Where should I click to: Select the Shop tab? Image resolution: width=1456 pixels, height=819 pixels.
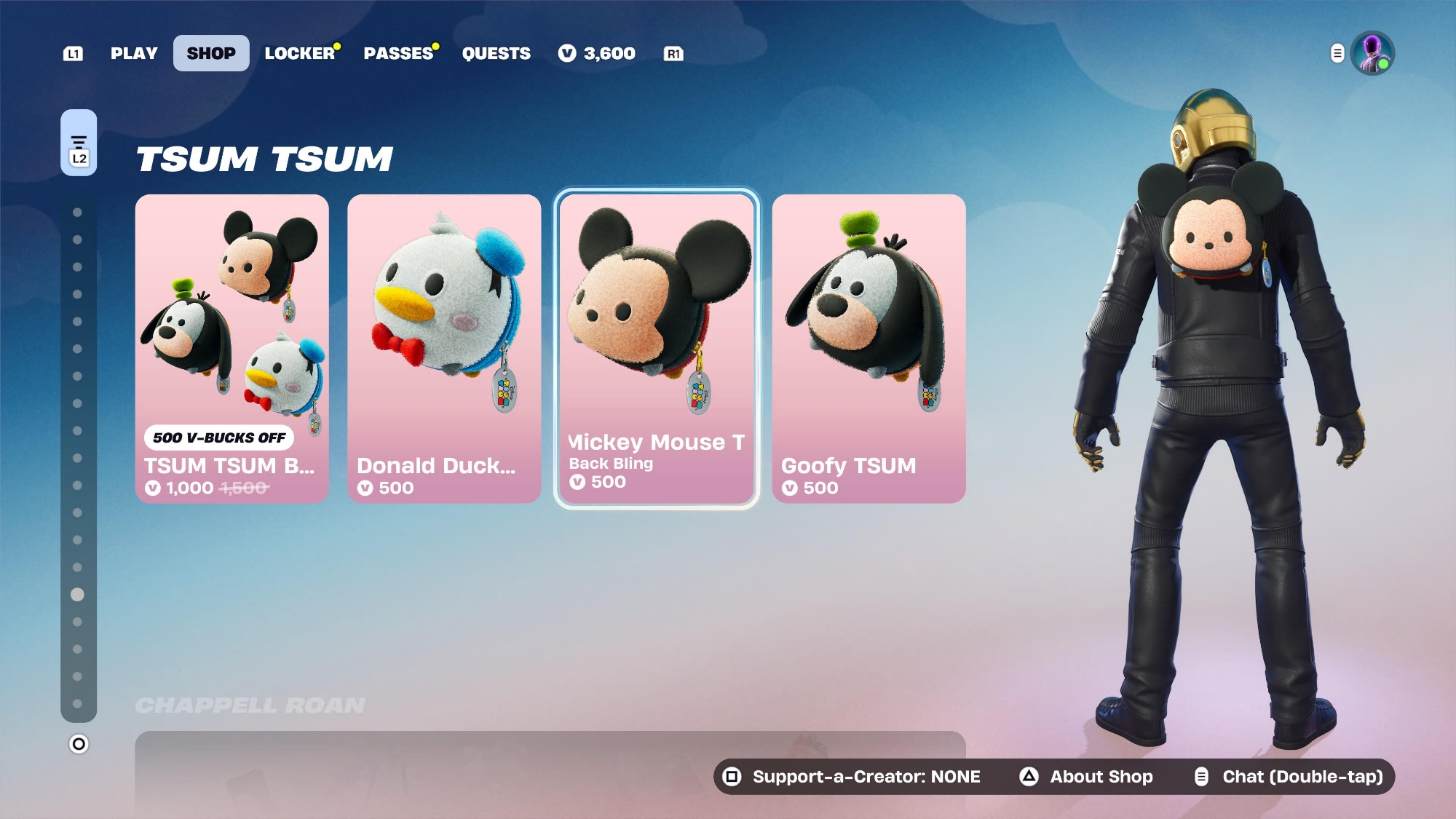point(211,53)
